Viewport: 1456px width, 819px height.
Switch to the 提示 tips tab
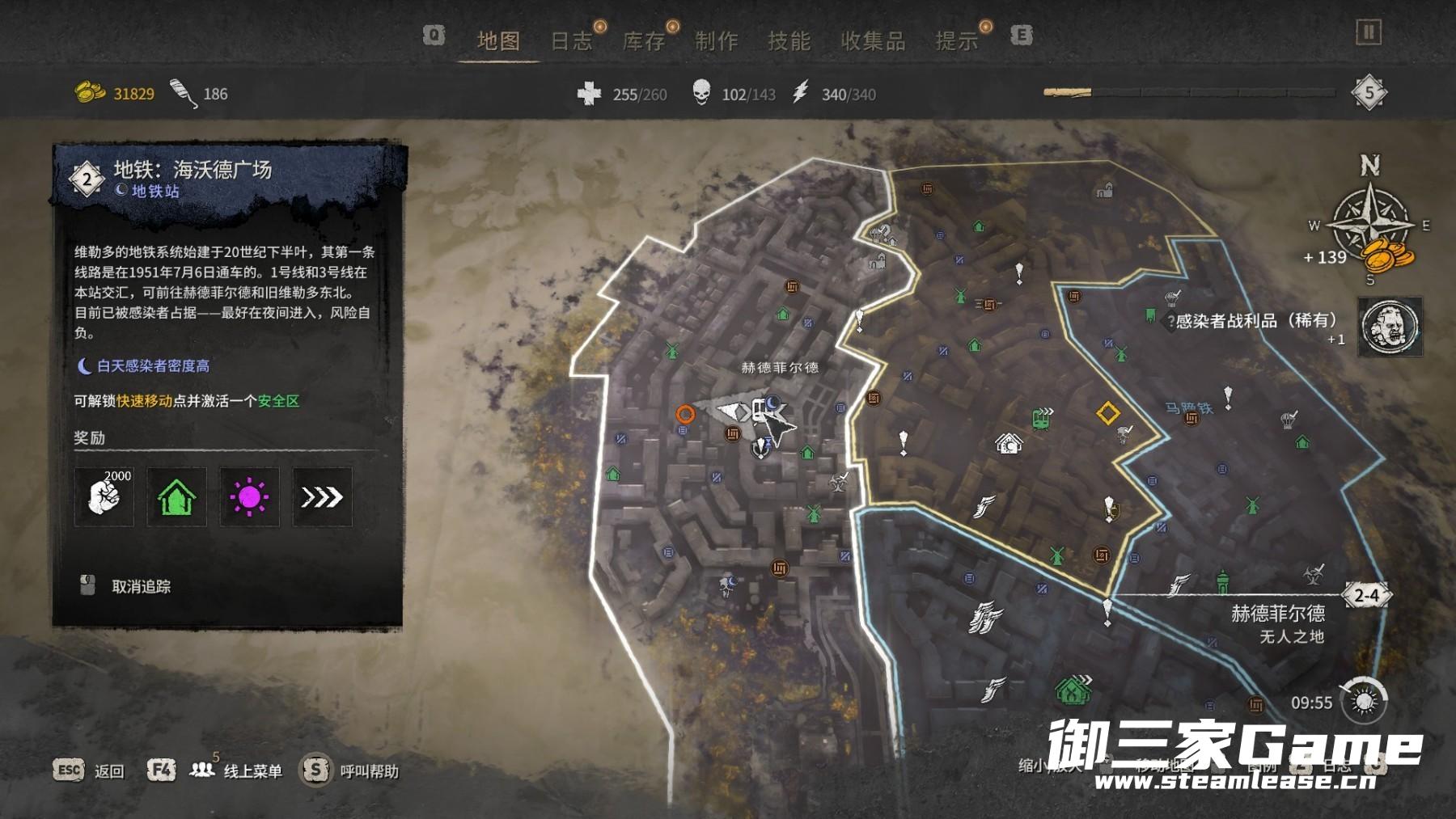(x=957, y=41)
